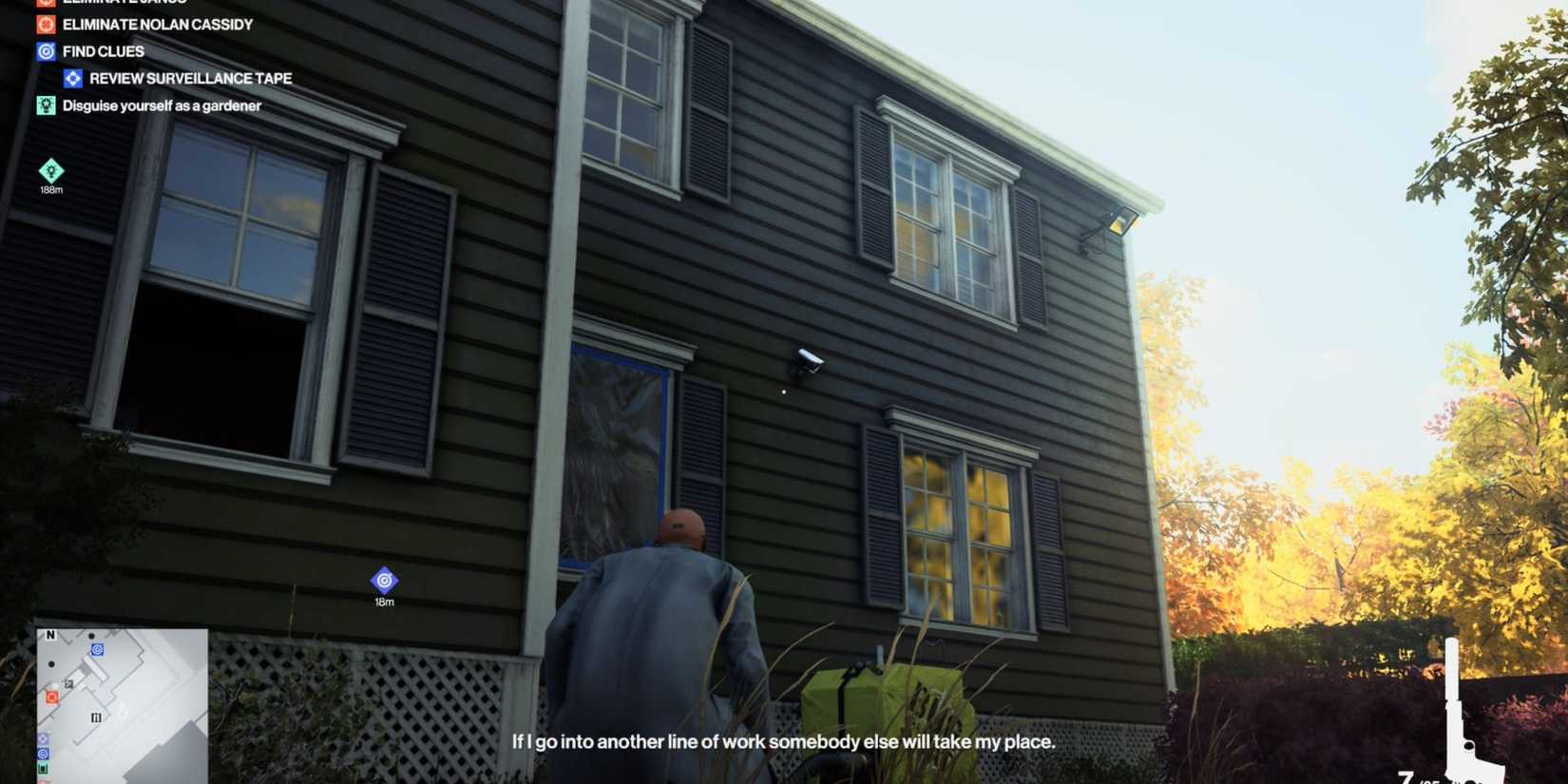Screen dimensions: 1568x784
Task: Collapse the sub-objective under FIND CLUES
Action: point(190,78)
